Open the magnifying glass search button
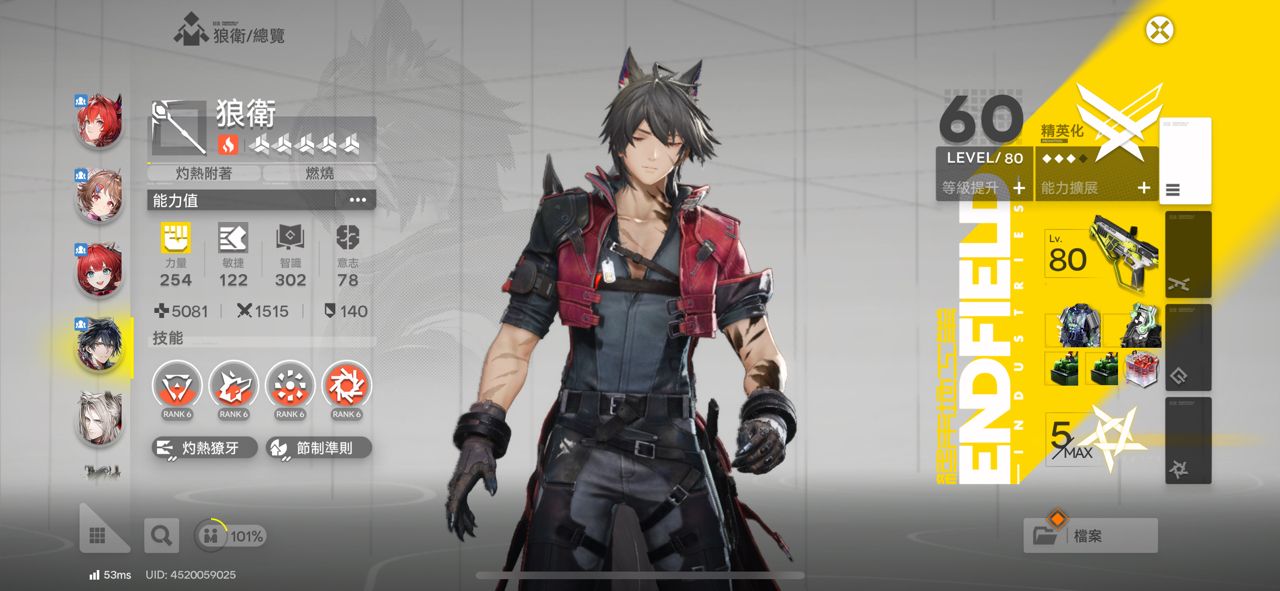This screenshot has width=1280, height=591. point(159,536)
